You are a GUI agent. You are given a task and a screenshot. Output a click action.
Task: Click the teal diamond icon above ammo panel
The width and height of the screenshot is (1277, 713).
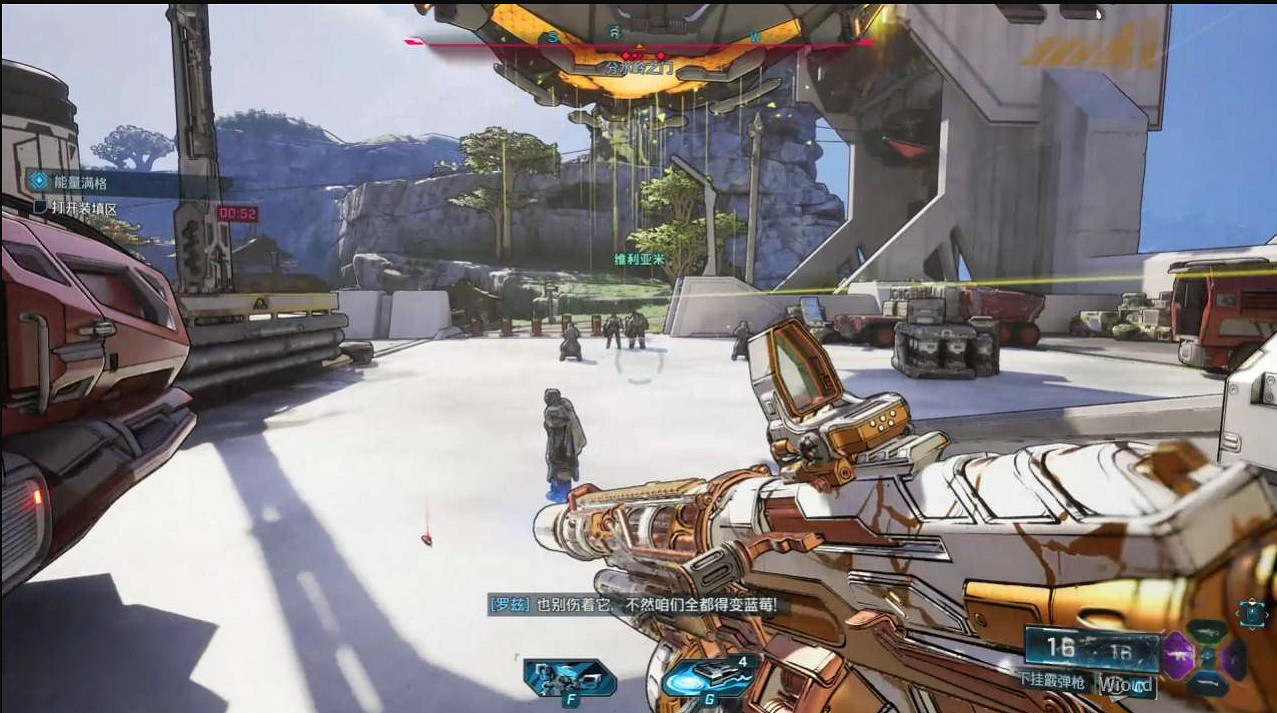(1252, 613)
